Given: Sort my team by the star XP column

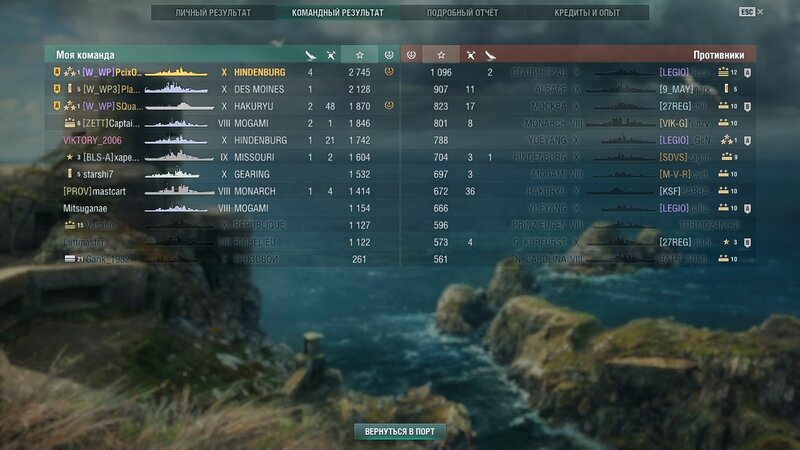Looking at the screenshot, I should click(359, 54).
